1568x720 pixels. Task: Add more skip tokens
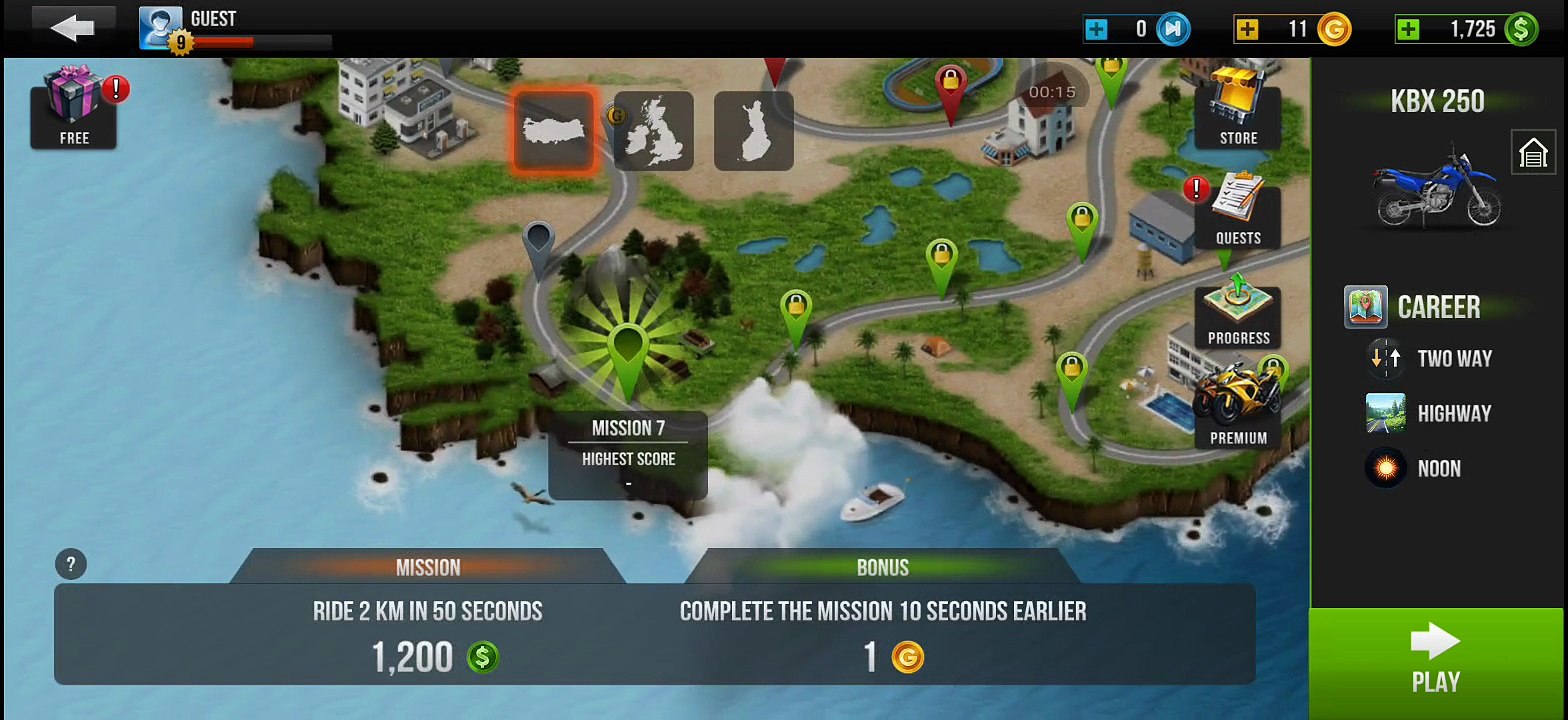coord(1097,29)
